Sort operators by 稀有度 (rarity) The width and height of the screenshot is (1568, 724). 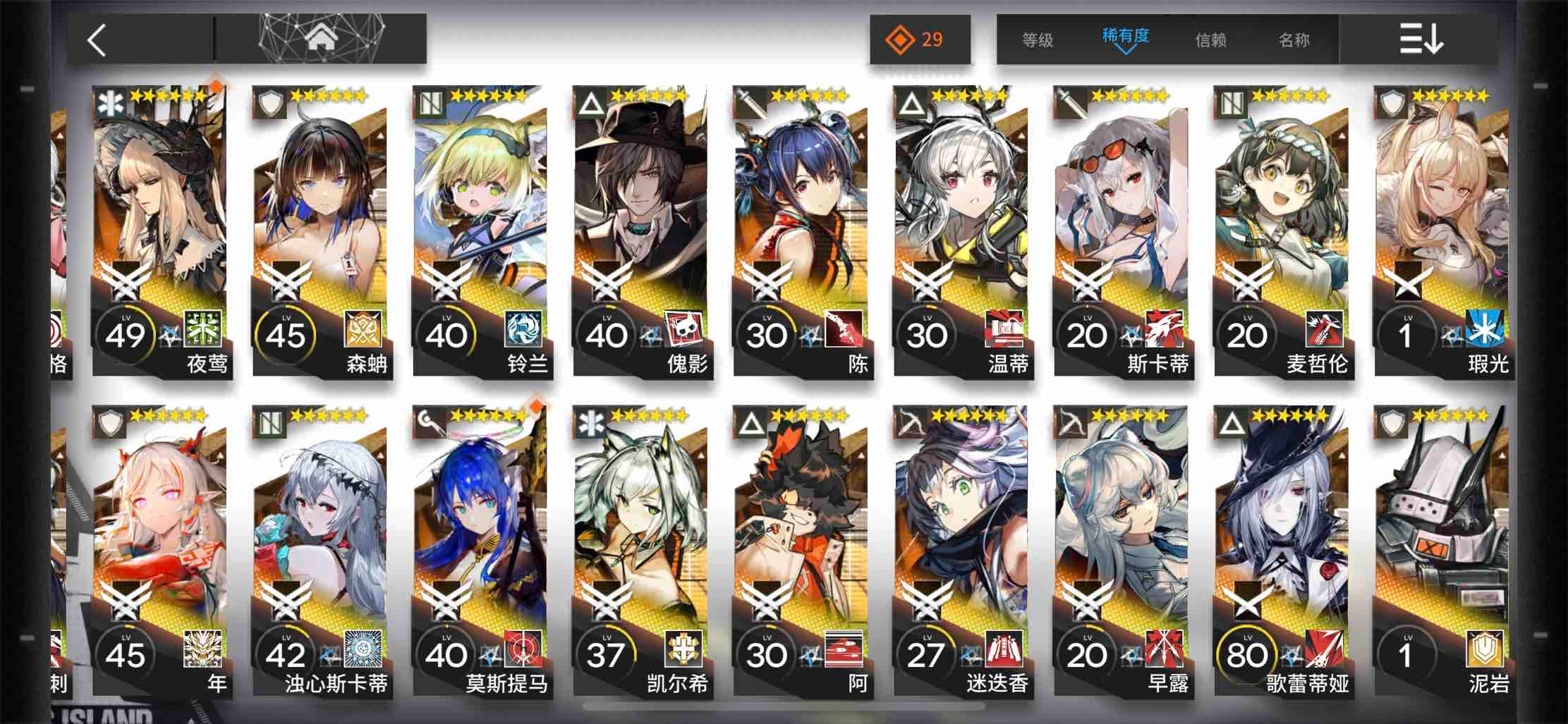pyautogui.click(x=1126, y=37)
